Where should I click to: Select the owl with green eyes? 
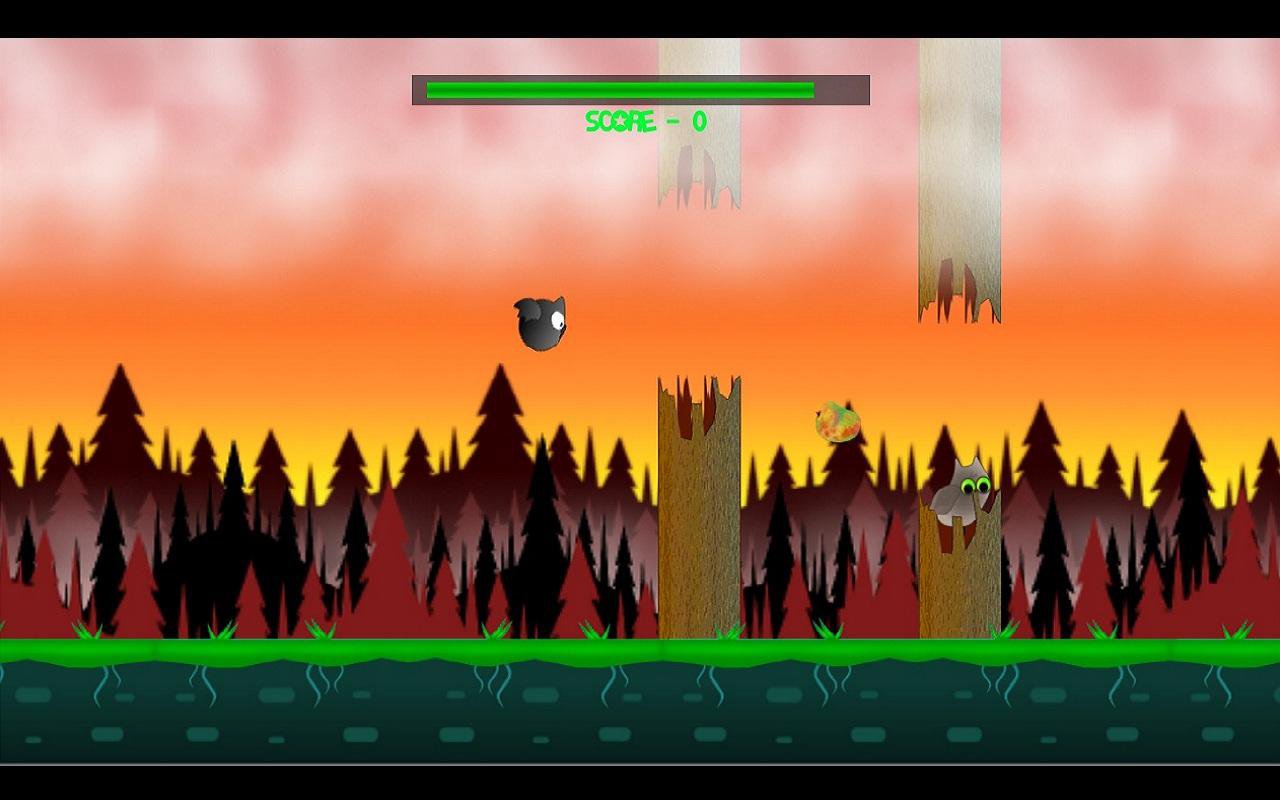[x=960, y=495]
